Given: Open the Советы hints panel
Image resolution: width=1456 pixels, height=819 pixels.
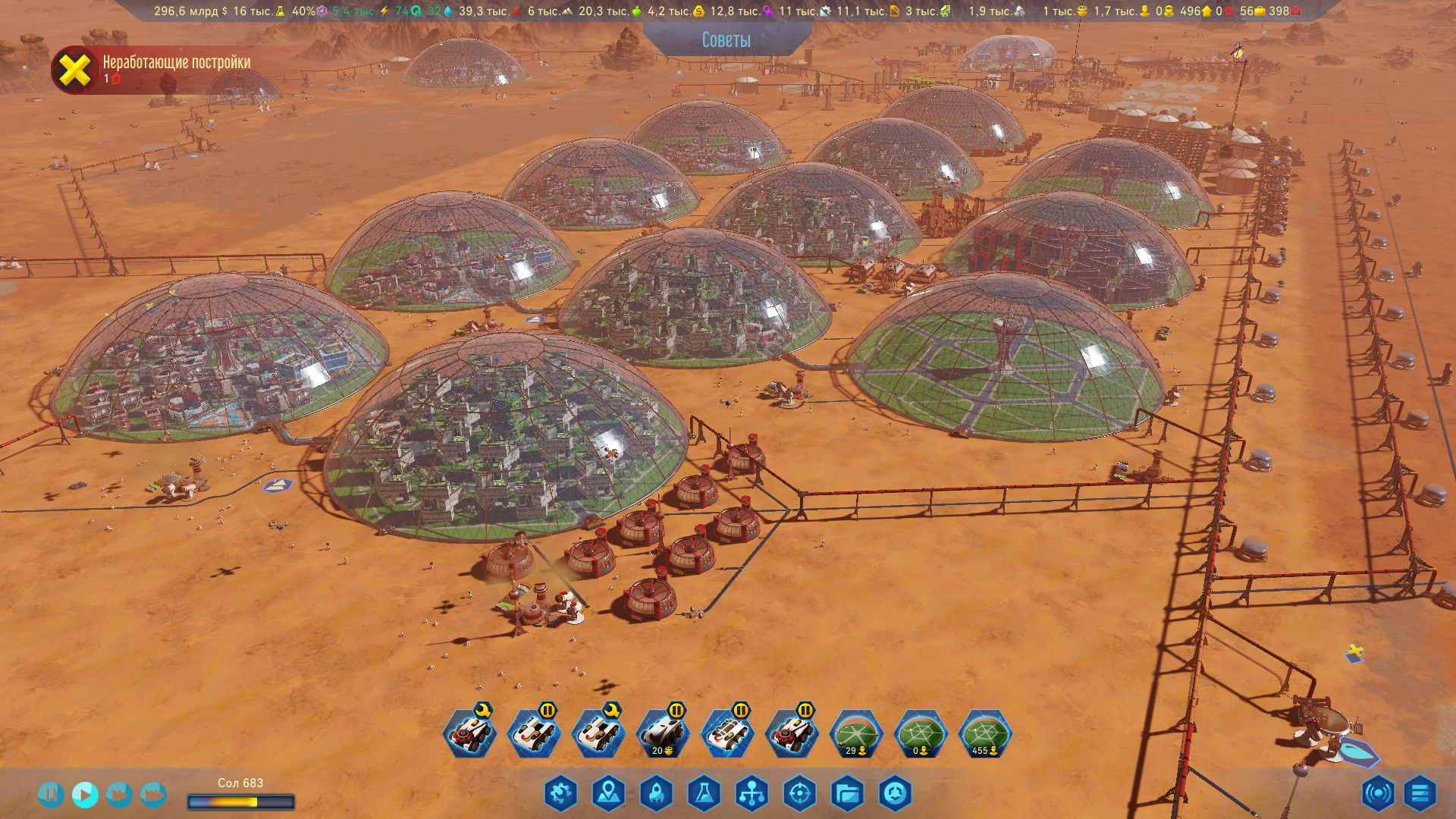Looking at the screenshot, I should tap(726, 39).
